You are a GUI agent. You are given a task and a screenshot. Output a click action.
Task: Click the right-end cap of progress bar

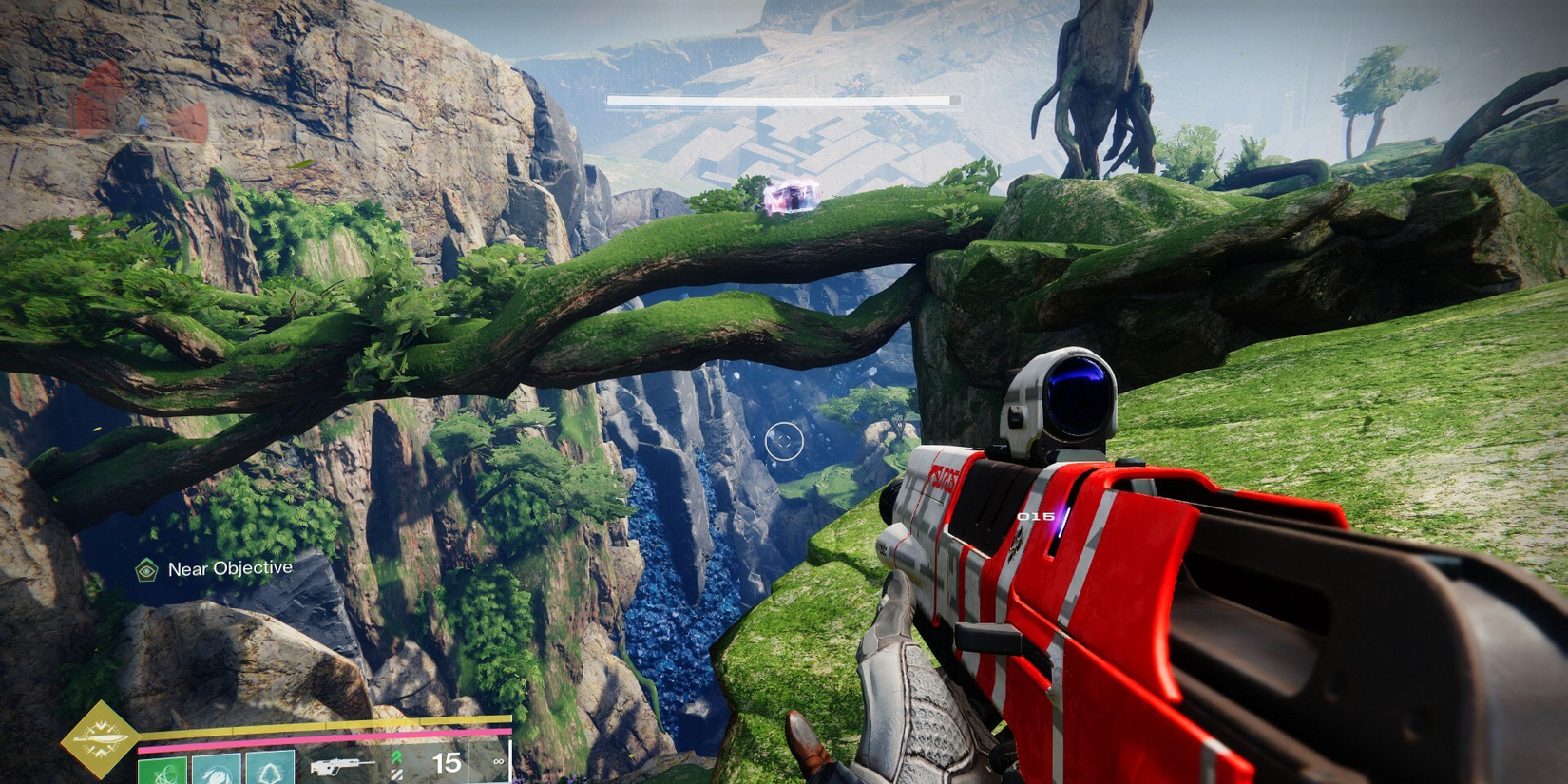[954, 99]
